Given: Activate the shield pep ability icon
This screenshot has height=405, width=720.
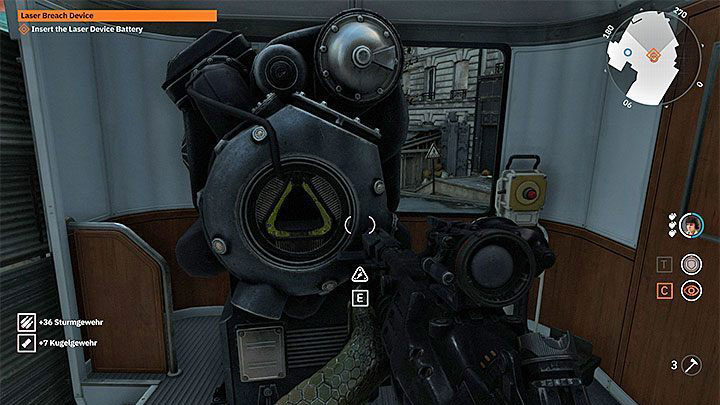Looking at the screenshot, I should point(690,264).
